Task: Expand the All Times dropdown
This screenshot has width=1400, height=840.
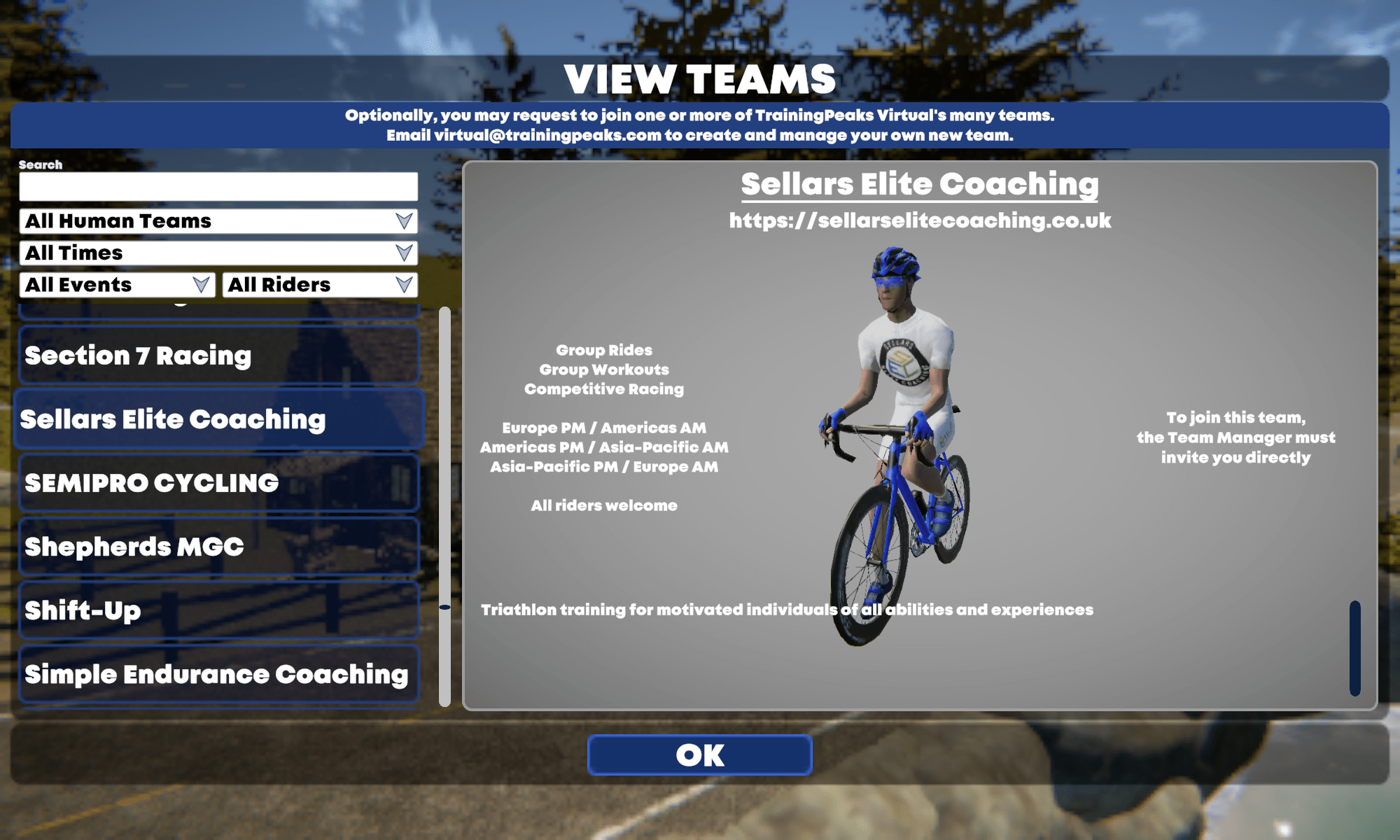Action: (x=218, y=253)
